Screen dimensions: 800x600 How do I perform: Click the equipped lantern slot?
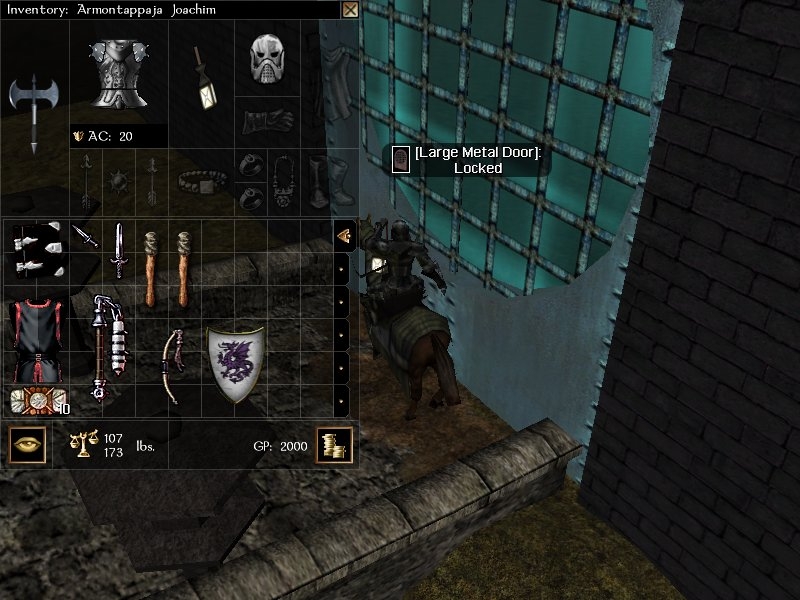click(x=203, y=78)
